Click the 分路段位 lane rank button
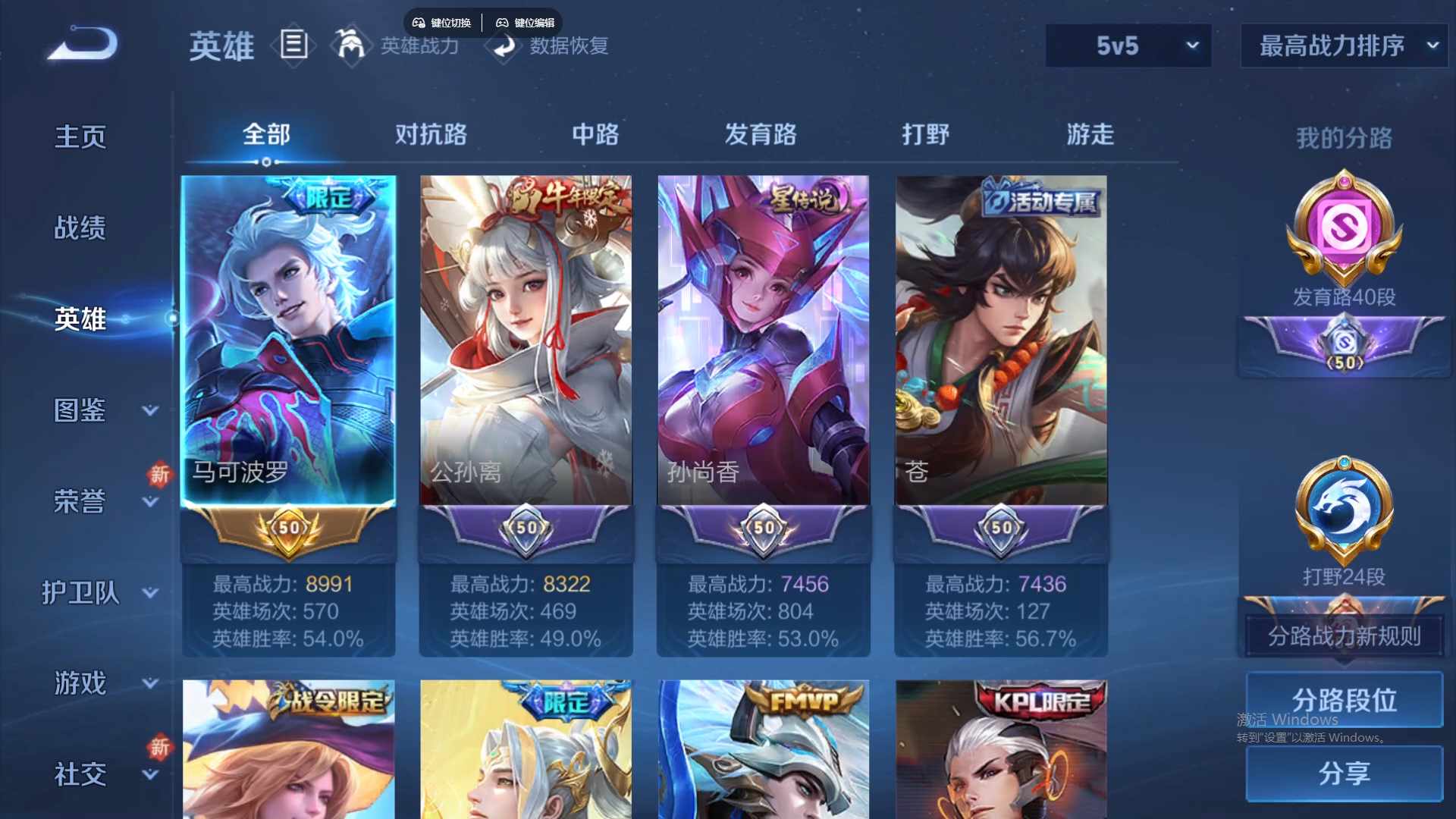Image resolution: width=1456 pixels, height=819 pixels. (x=1344, y=699)
